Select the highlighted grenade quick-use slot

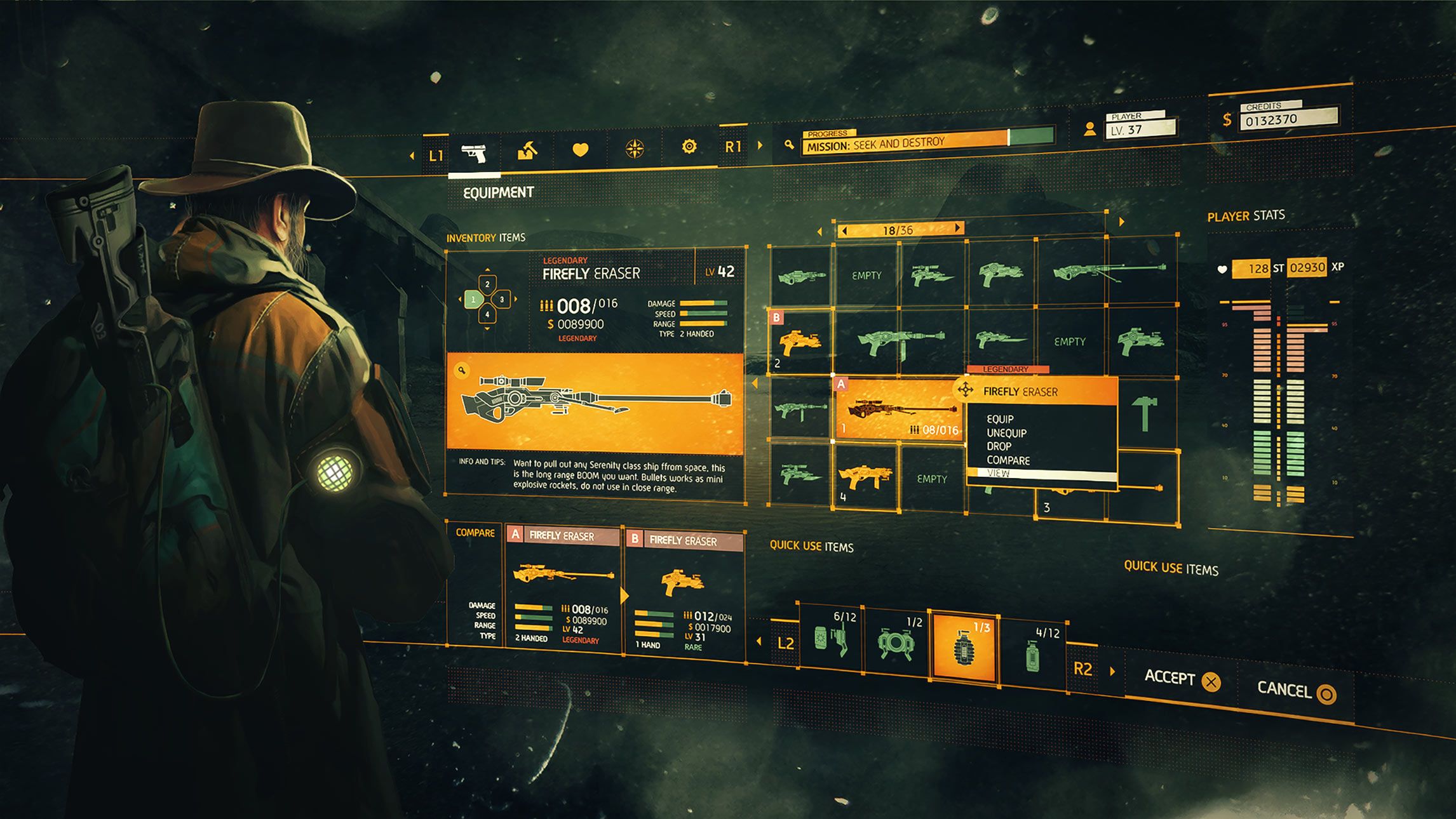click(964, 648)
